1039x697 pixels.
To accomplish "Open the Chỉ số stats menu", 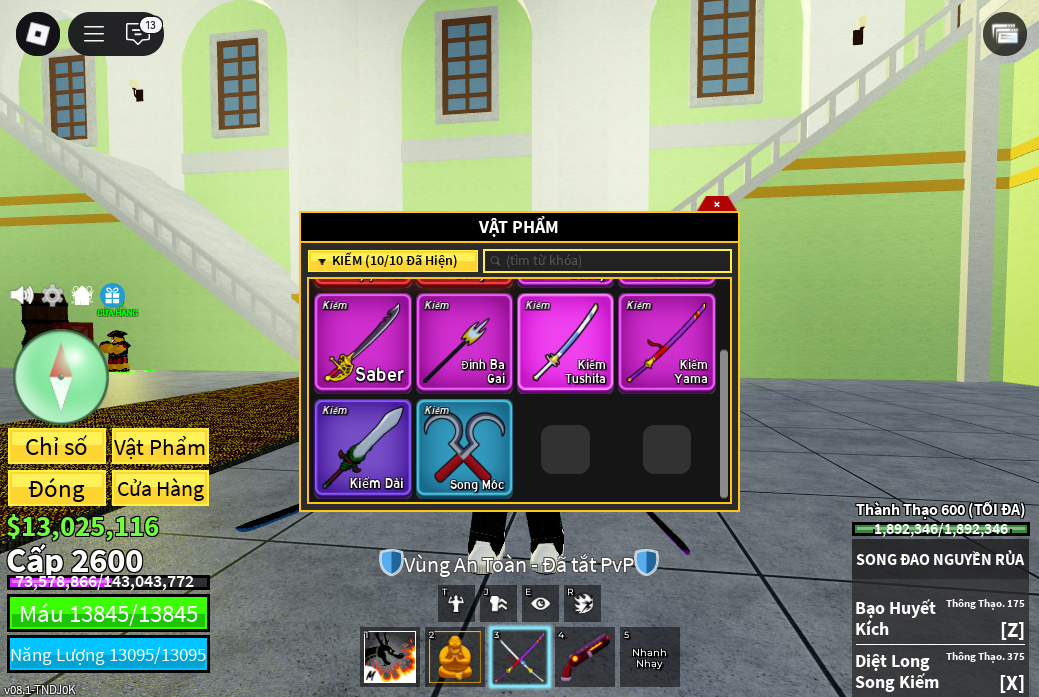I will (x=57, y=447).
